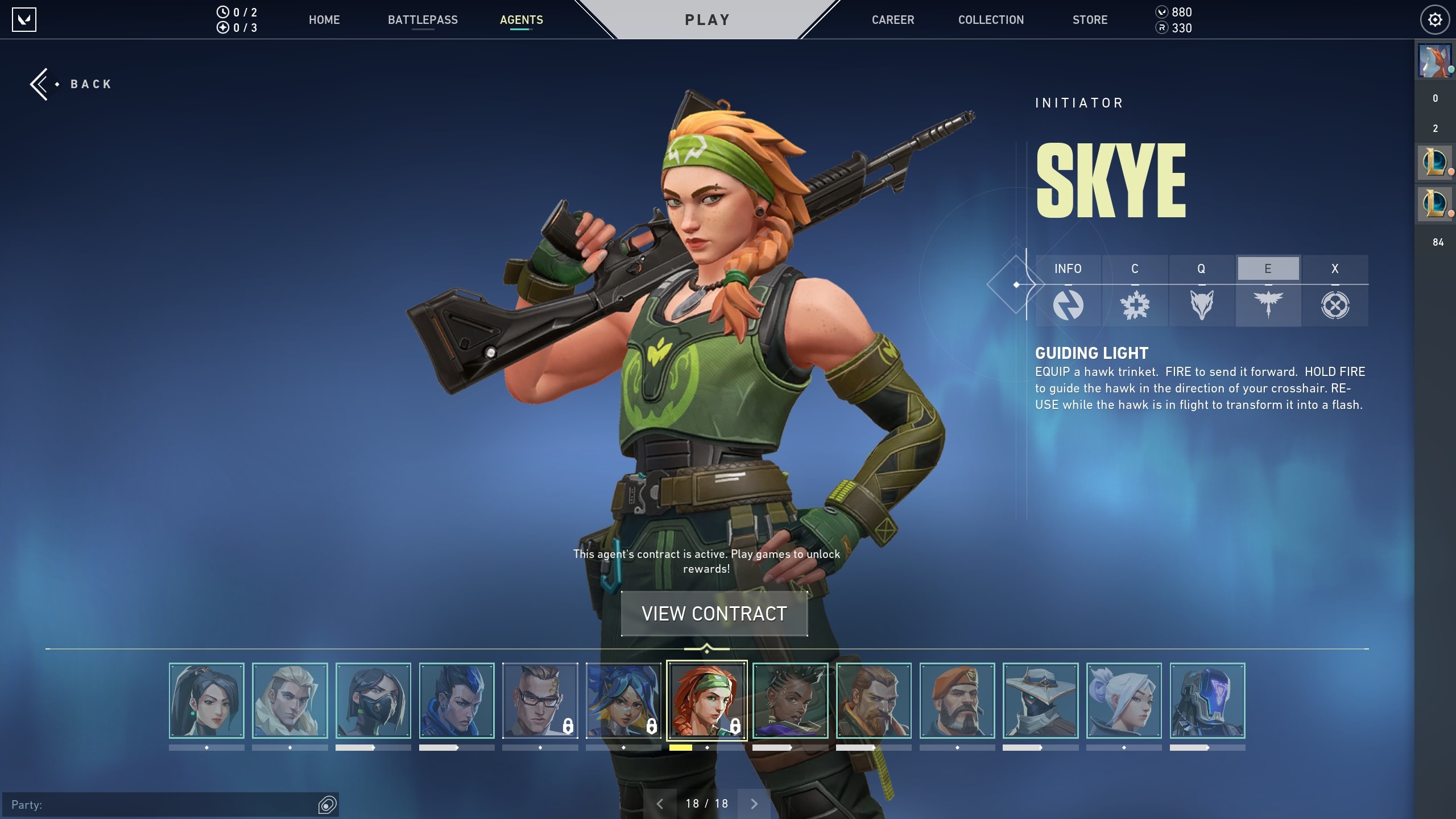Go back using the BACK button
The image size is (1456, 819).
point(72,84)
